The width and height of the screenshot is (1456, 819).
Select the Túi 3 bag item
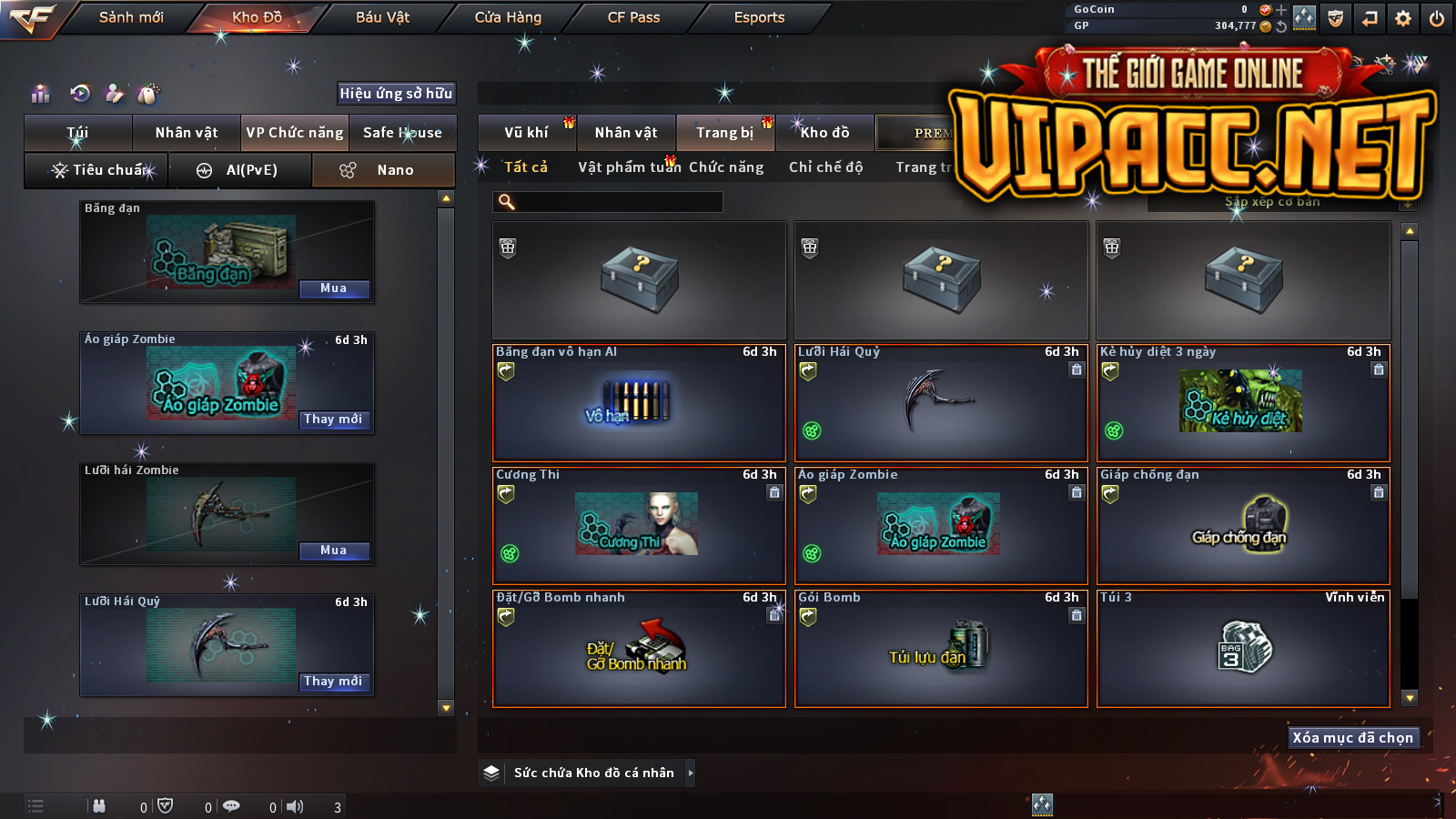point(1243,648)
